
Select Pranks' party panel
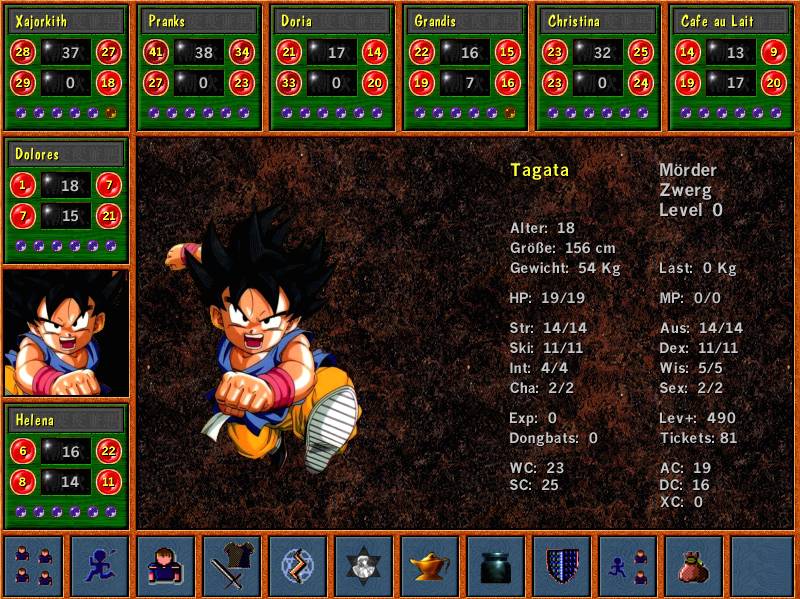200,67
